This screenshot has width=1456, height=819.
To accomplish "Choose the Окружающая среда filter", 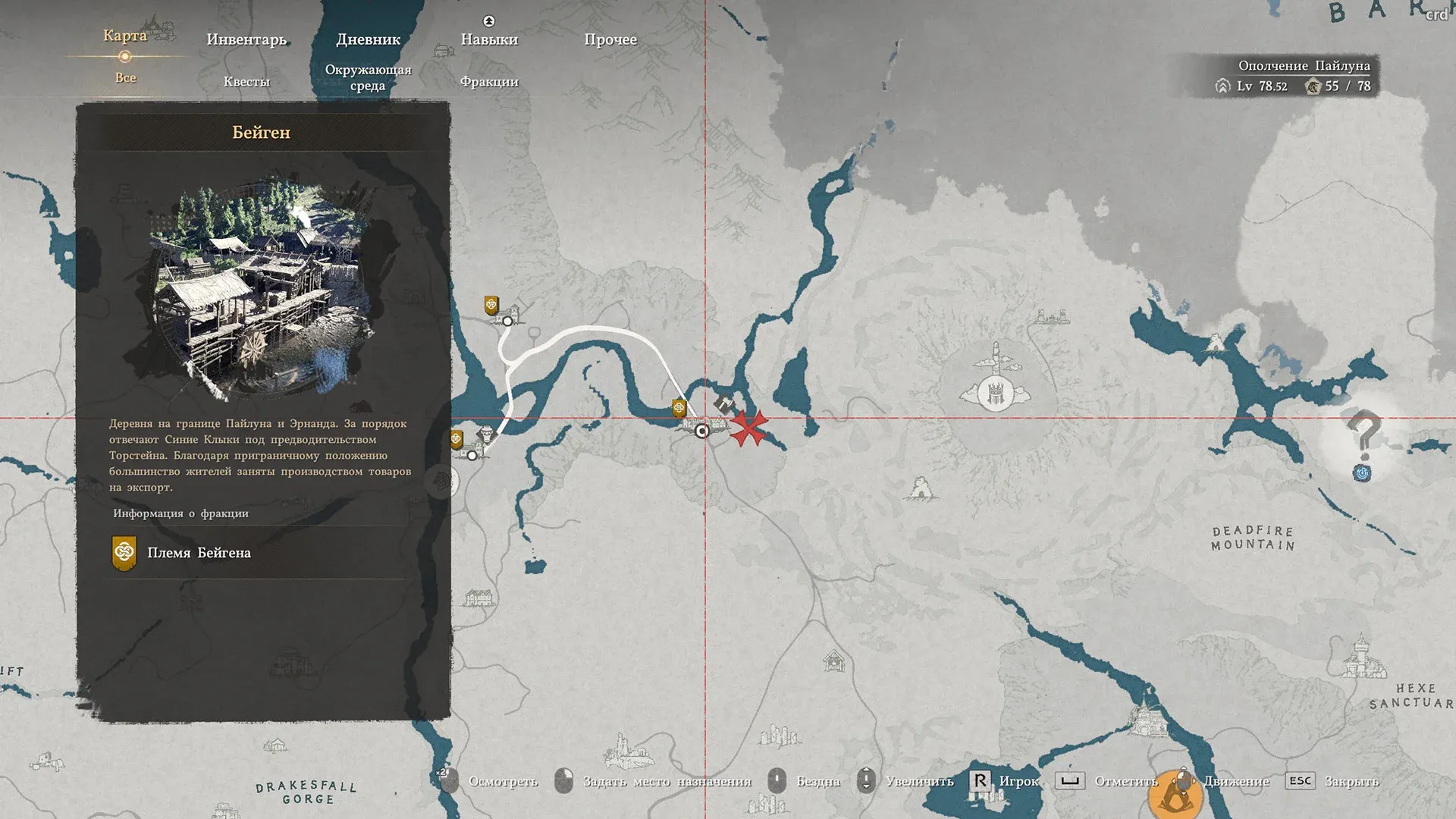I will point(368,77).
